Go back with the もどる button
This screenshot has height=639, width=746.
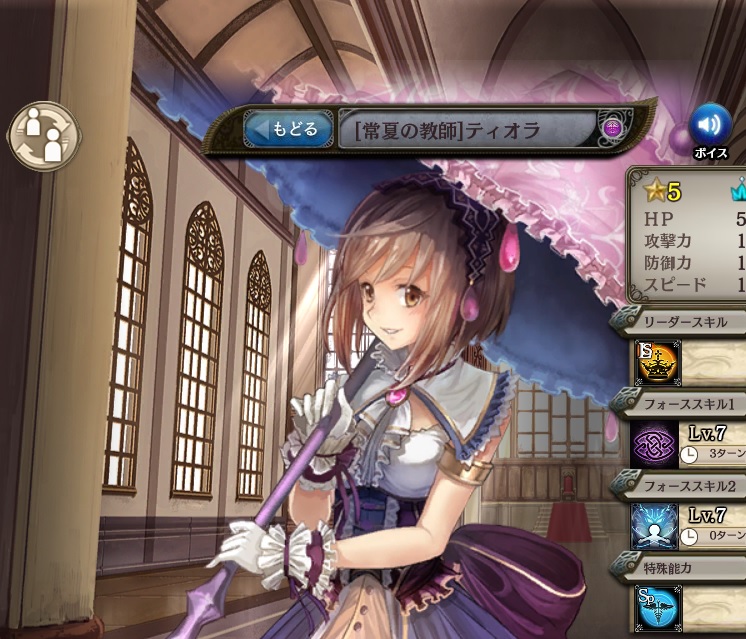click(x=289, y=129)
